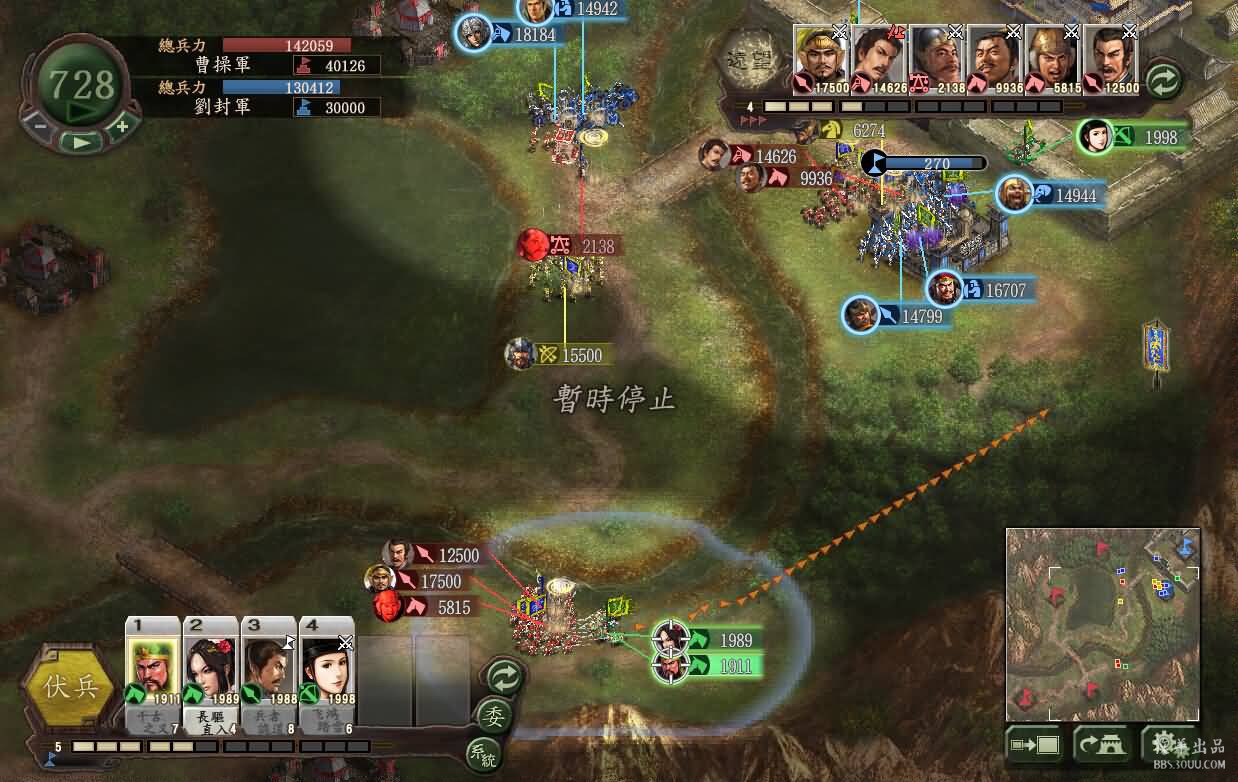The height and width of the screenshot is (782, 1238).
Task: Select the 15500 troop unit label
Action: click(570, 355)
